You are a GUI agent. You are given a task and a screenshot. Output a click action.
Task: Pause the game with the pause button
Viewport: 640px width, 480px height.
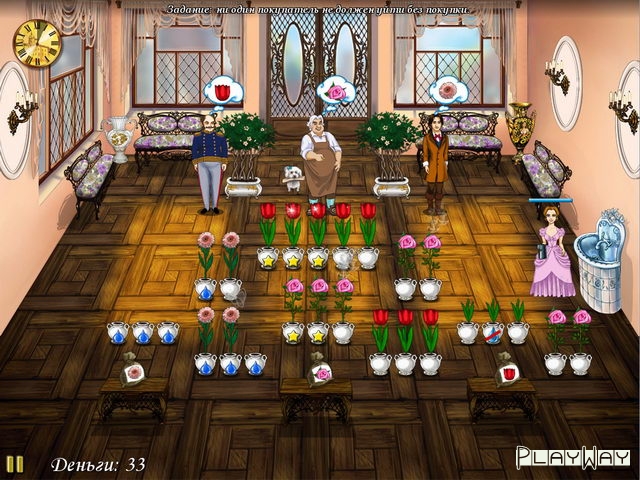pos(15,464)
